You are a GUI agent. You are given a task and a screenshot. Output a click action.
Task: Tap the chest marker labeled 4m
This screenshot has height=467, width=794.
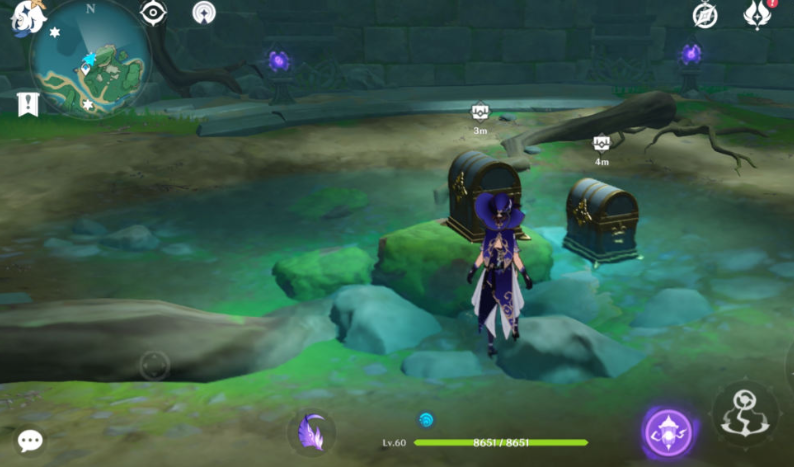601,143
